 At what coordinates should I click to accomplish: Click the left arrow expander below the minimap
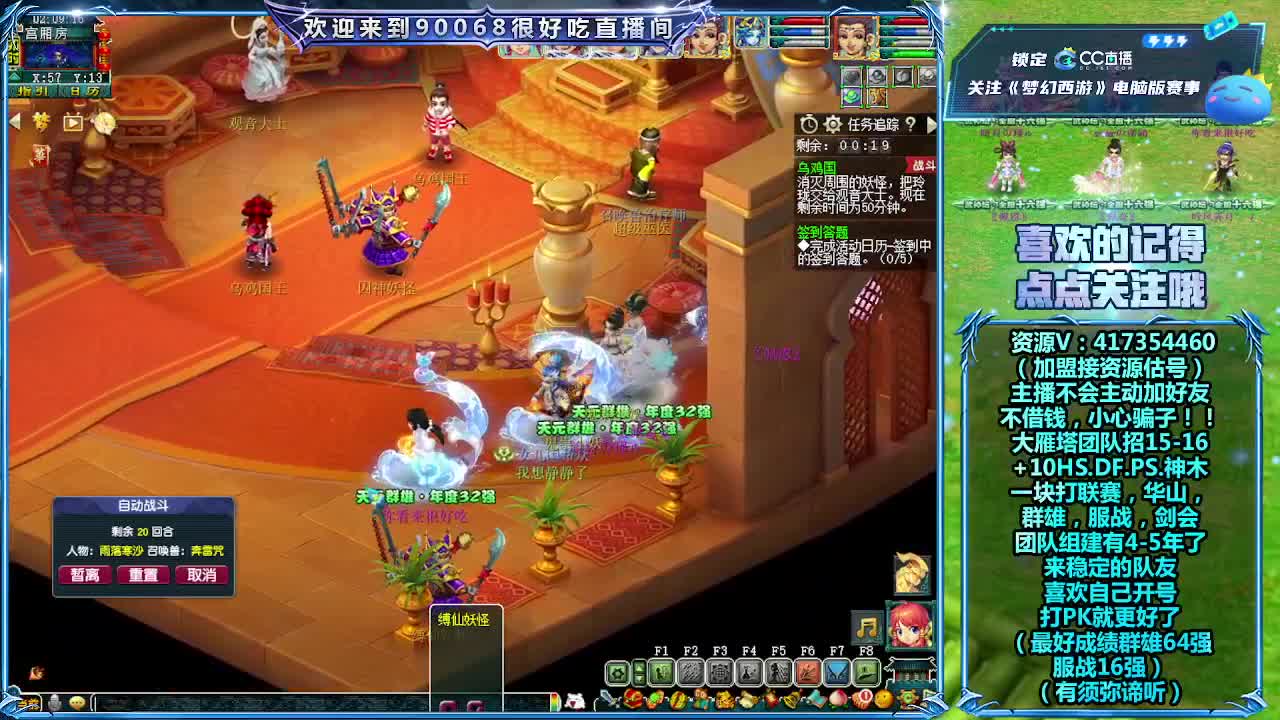tap(15, 122)
